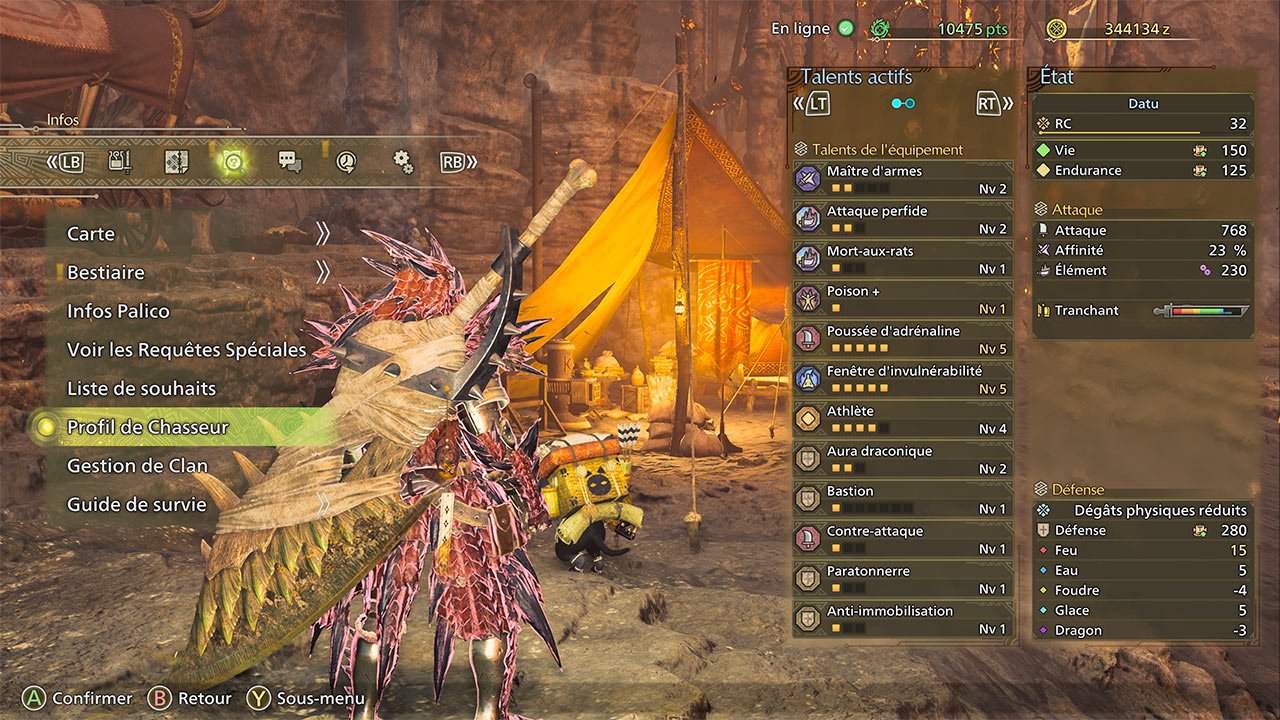Open the Guide de survie entry
Image resolution: width=1280 pixels, height=720 pixels.
pos(136,504)
